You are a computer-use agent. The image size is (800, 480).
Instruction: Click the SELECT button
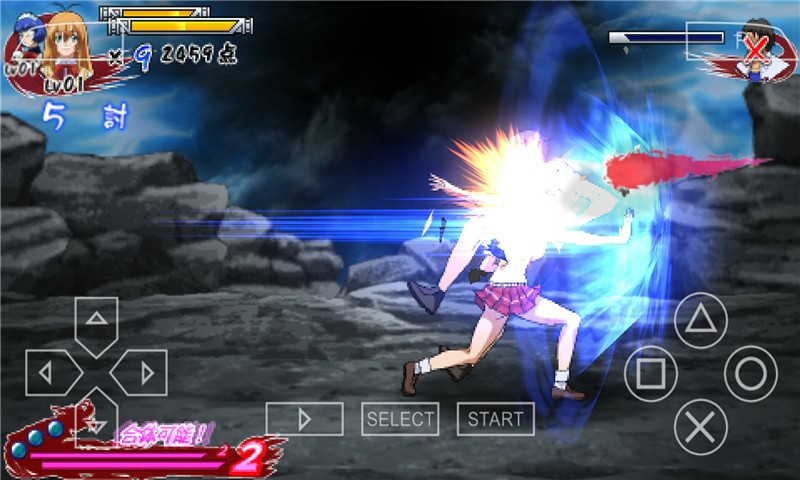click(x=400, y=419)
